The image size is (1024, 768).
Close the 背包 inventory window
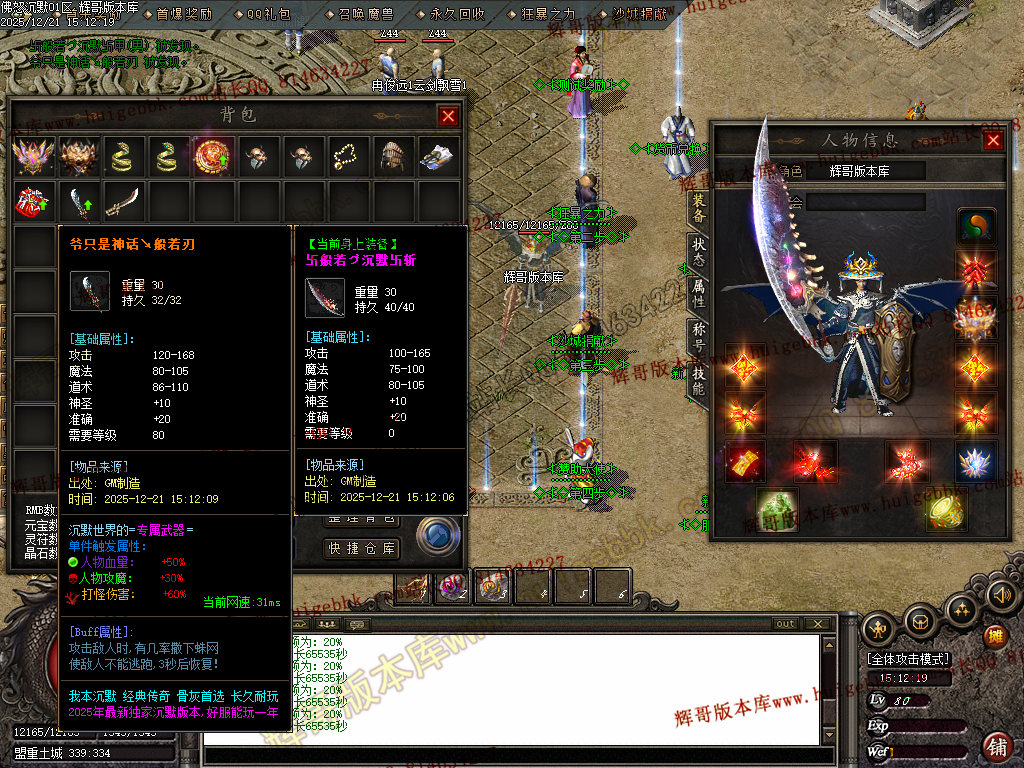pos(448,116)
